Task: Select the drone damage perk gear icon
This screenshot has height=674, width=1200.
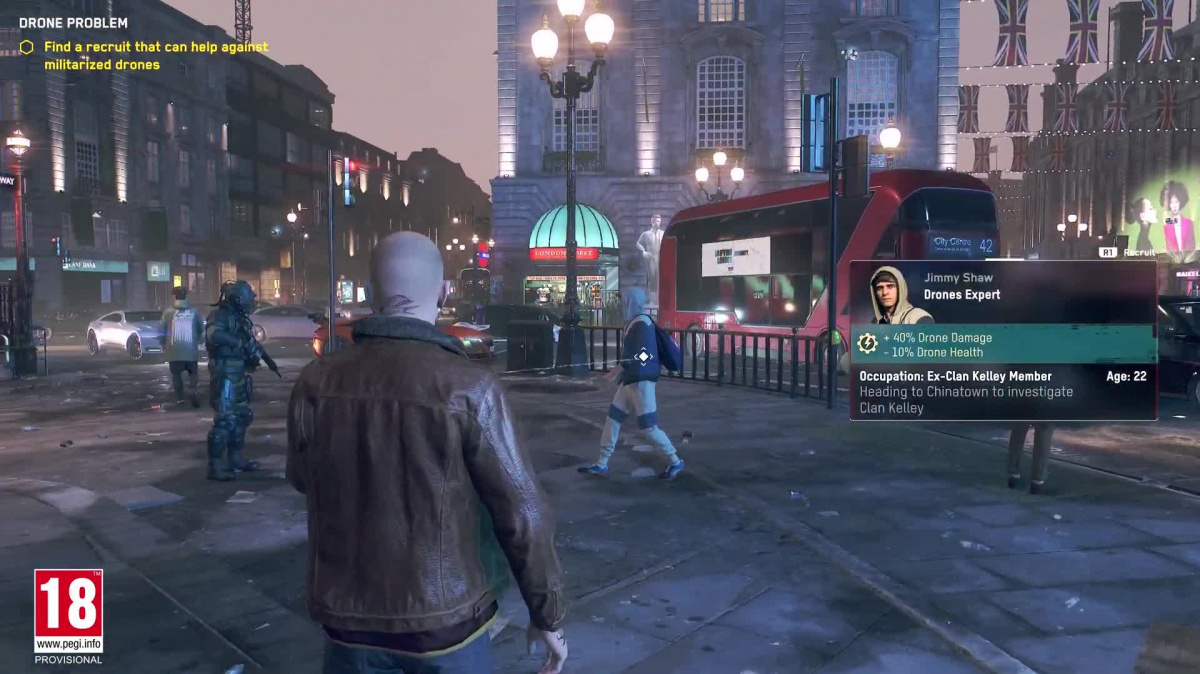Action: (866, 344)
